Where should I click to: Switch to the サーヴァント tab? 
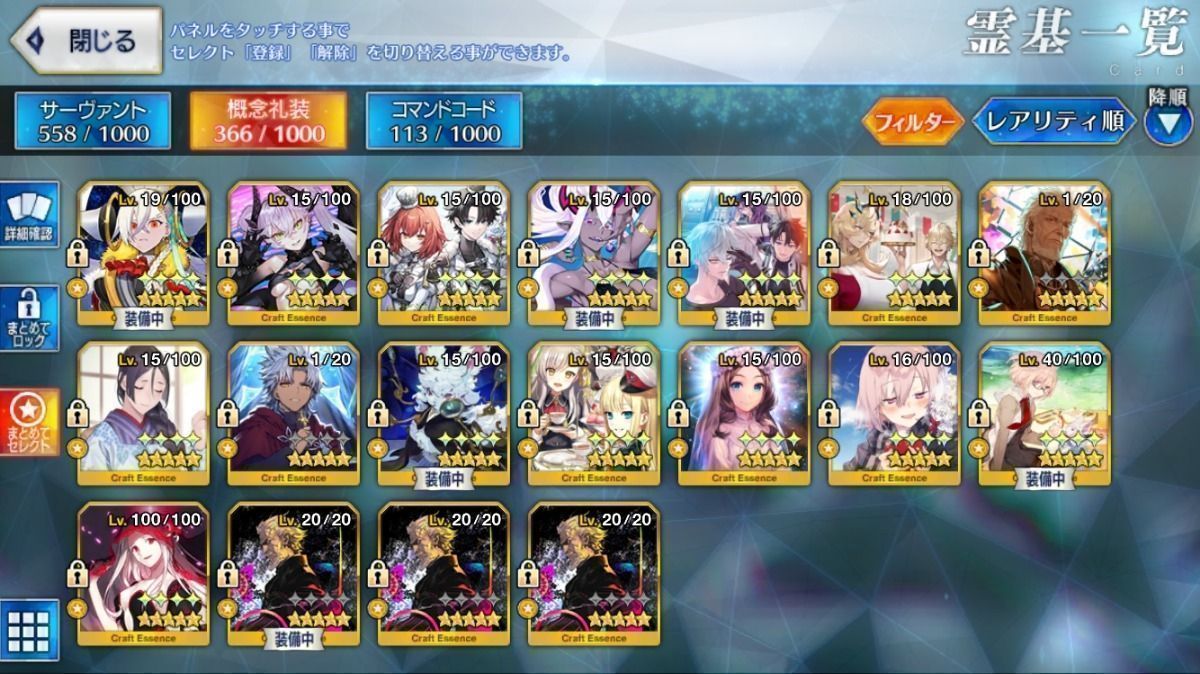[92, 121]
